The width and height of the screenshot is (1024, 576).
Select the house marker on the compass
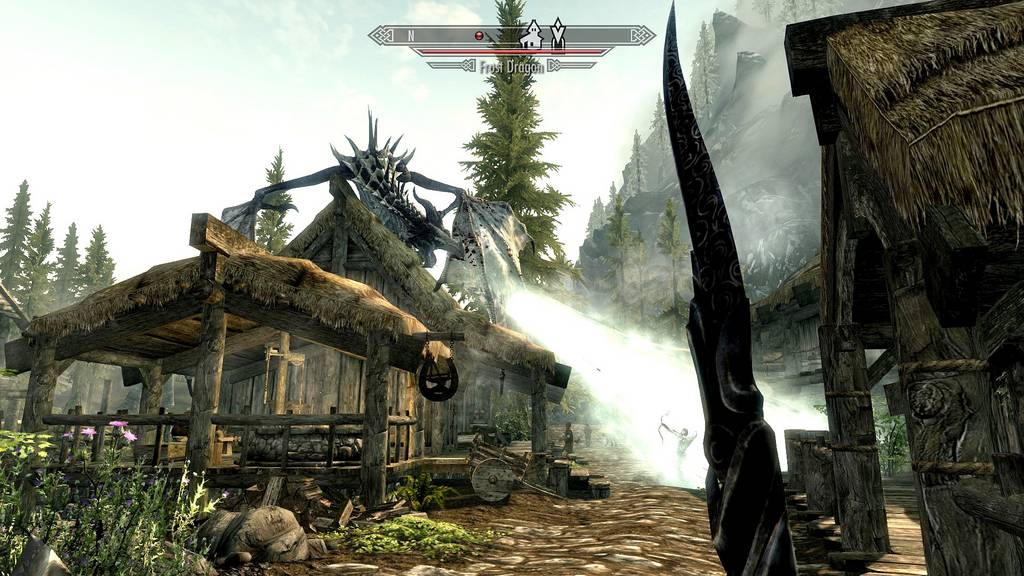click(532, 35)
